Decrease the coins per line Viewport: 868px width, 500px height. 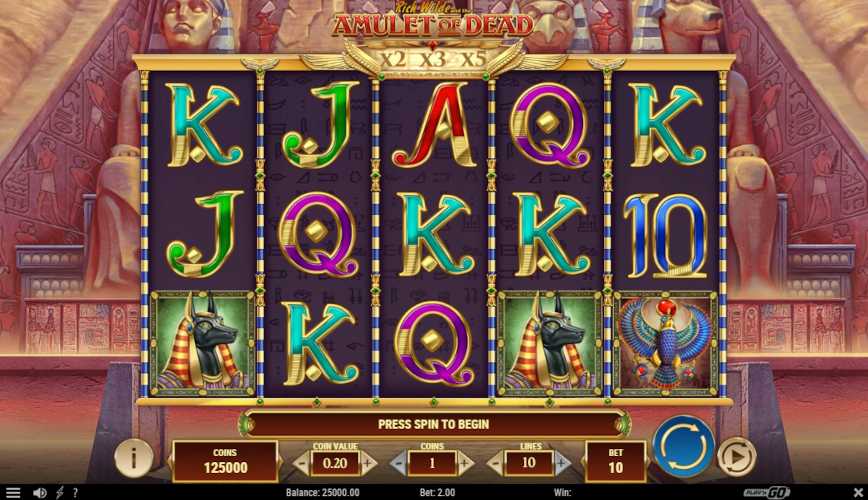point(396,463)
